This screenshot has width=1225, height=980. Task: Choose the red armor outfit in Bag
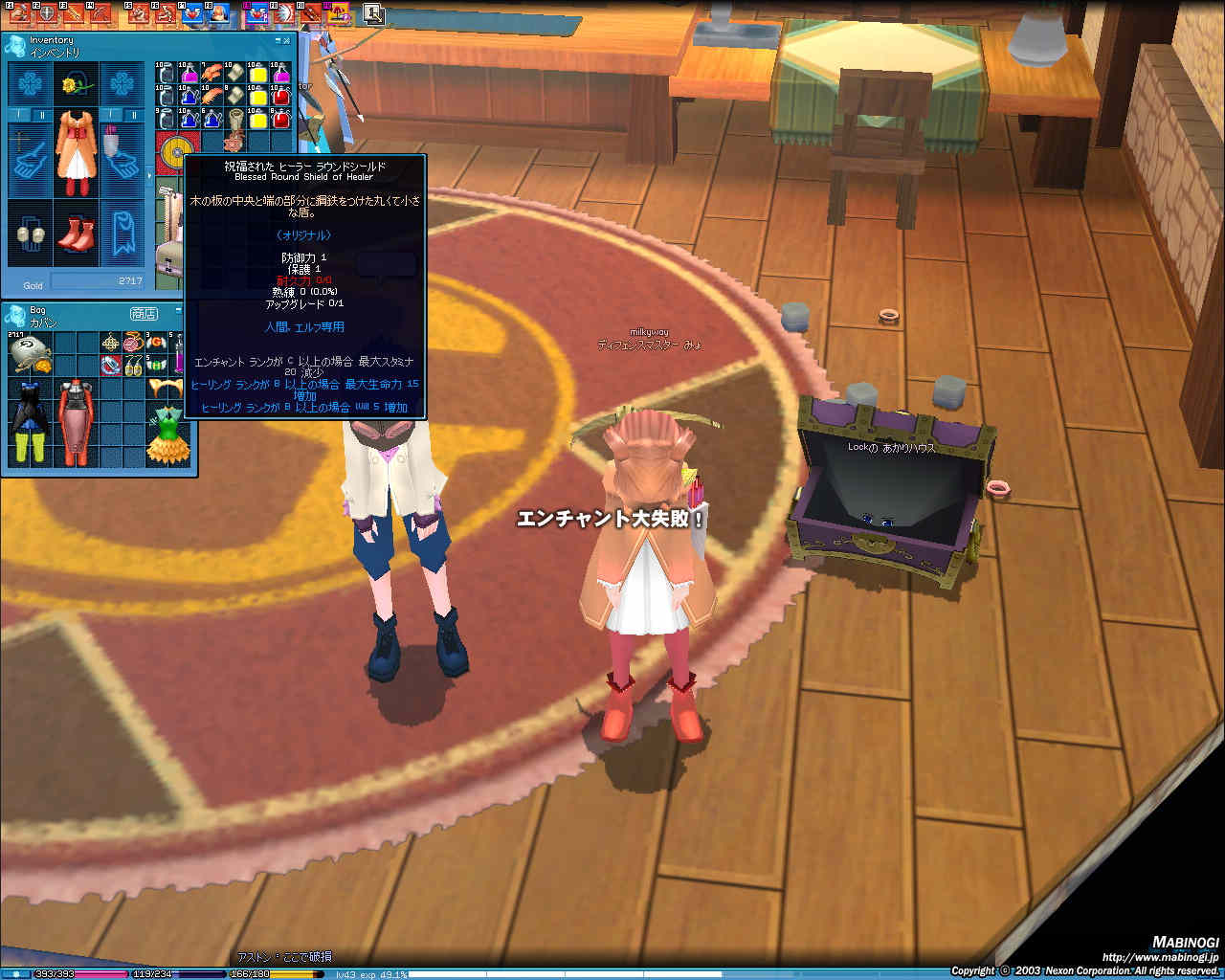coord(76,422)
